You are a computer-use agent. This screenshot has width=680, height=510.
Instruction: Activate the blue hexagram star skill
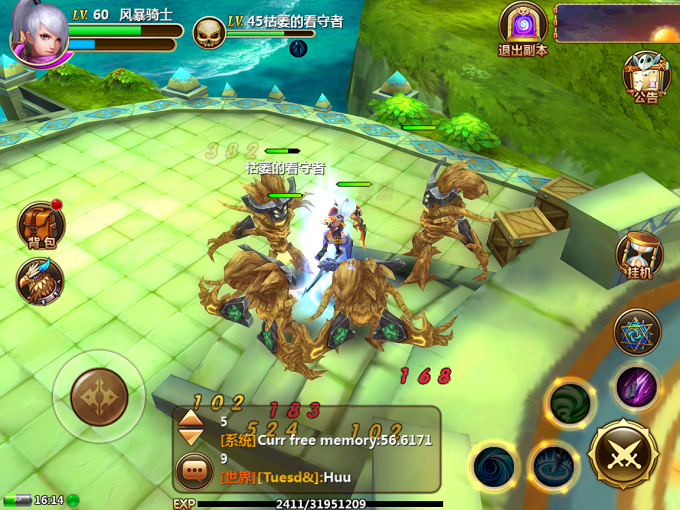click(636, 332)
